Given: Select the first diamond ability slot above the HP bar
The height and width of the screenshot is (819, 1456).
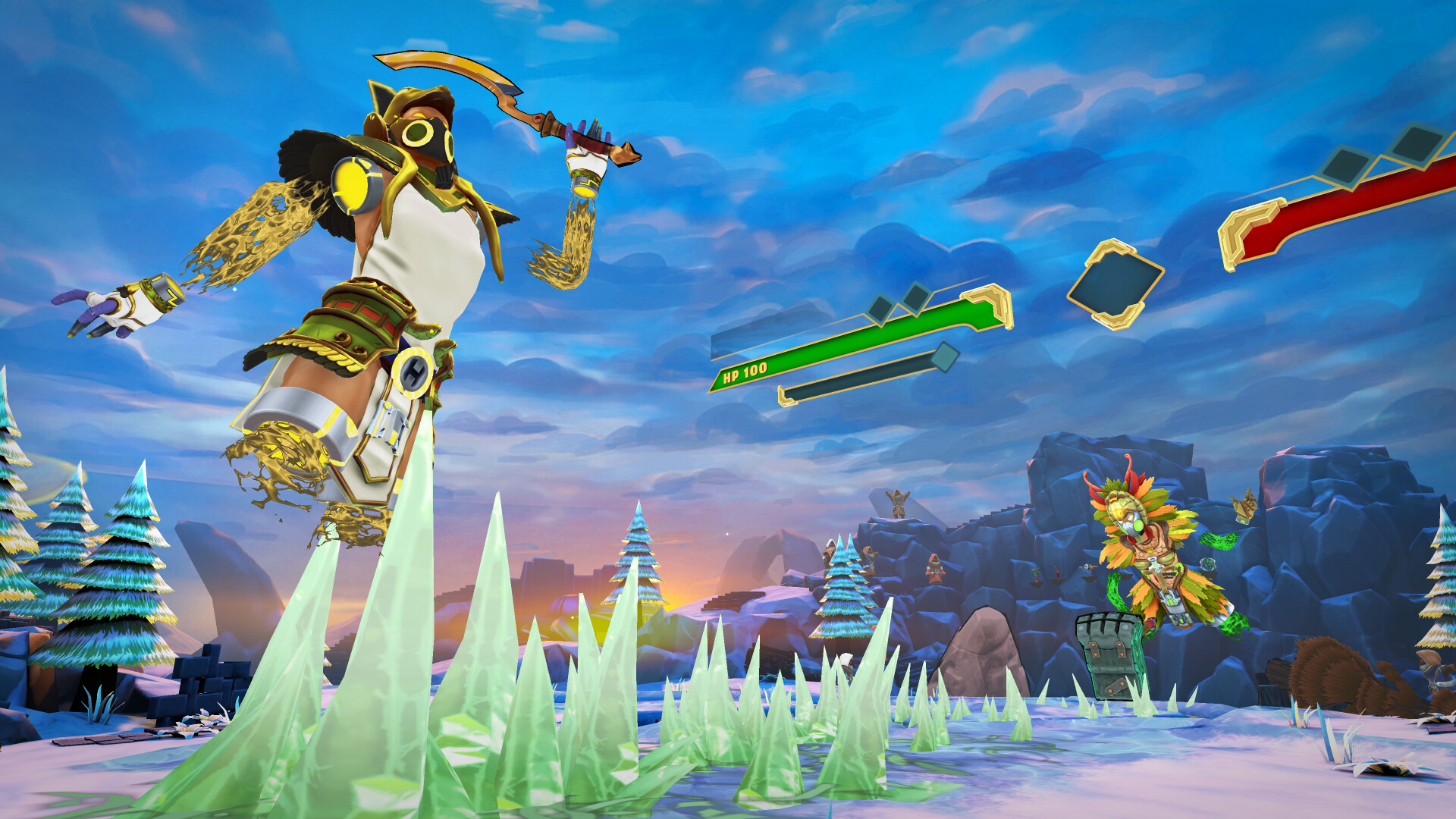Looking at the screenshot, I should point(880,308).
